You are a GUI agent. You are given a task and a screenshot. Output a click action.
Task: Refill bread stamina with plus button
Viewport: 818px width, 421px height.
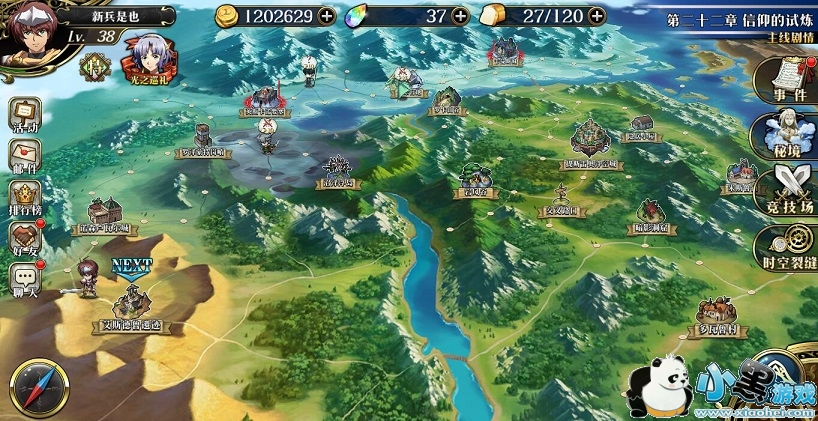(x=597, y=15)
